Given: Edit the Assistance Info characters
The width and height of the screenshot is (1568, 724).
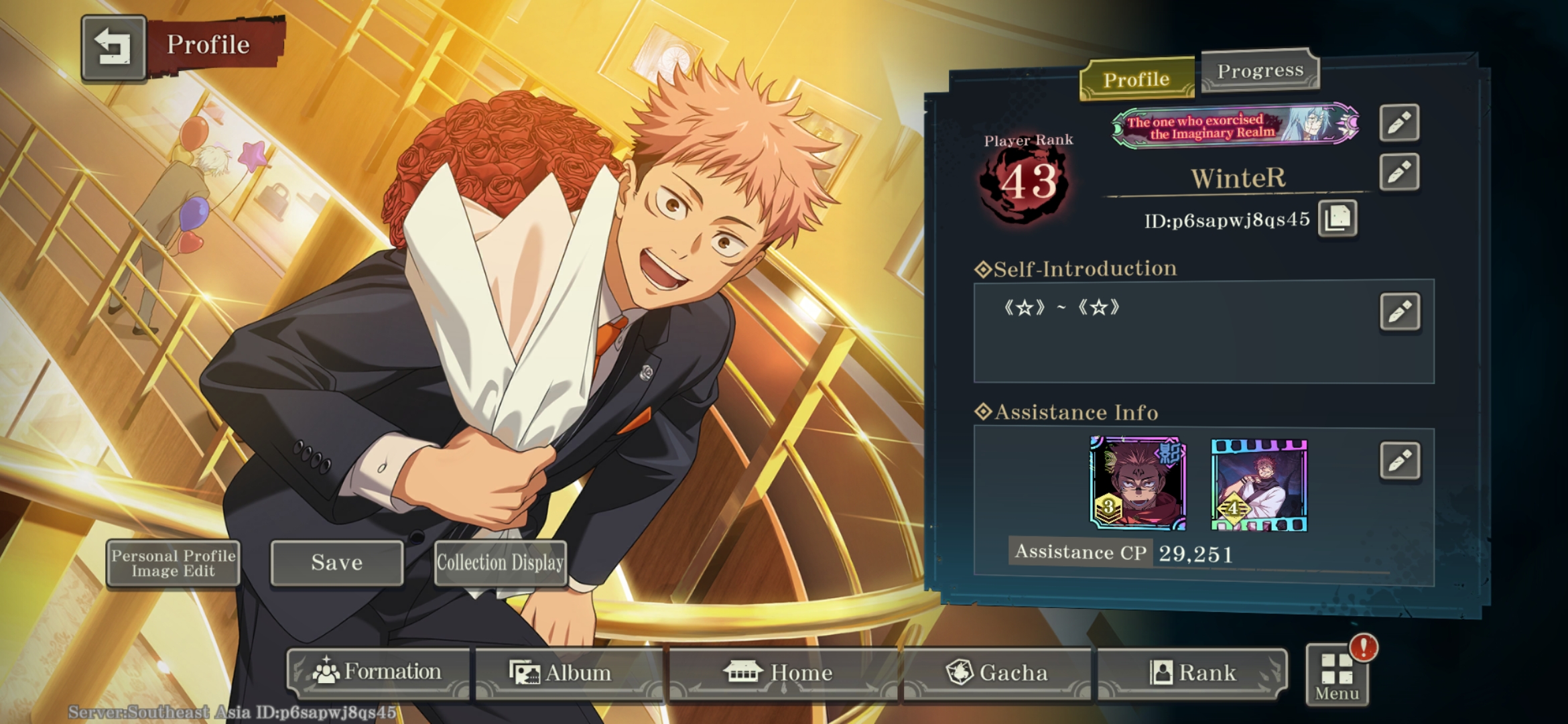Looking at the screenshot, I should (x=1400, y=461).
